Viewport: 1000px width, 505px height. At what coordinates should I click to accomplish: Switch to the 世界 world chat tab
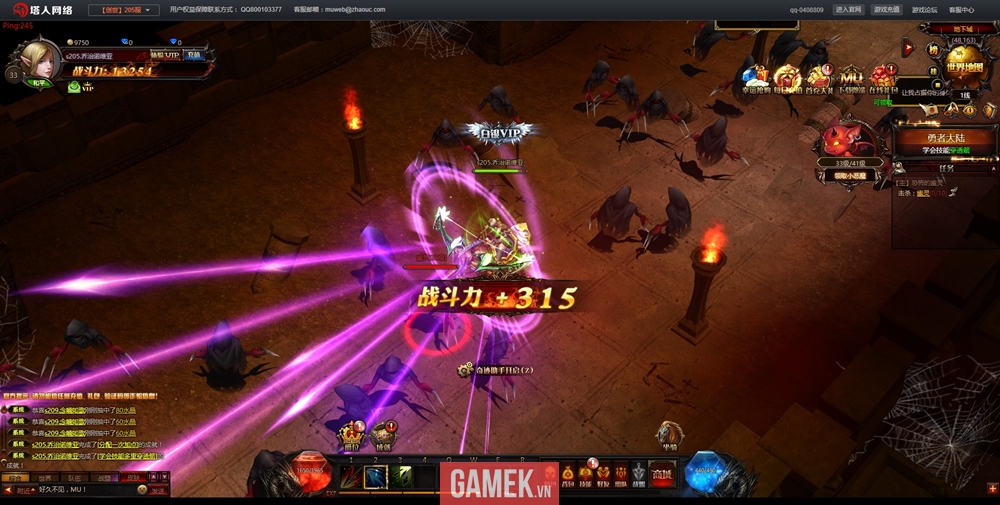[45, 478]
